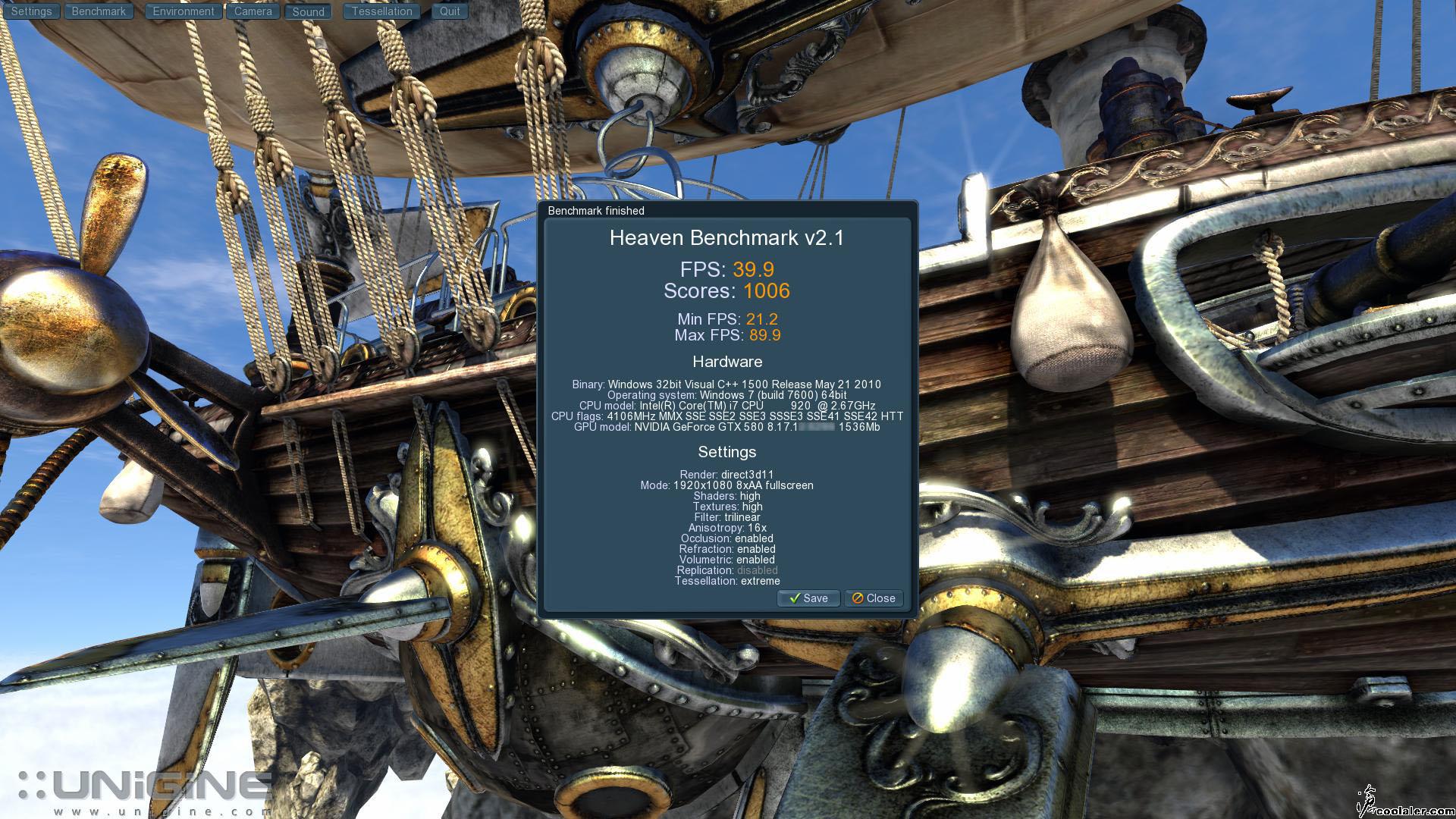Click the Benchmark button
The width and height of the screenshot is (1456, 819).
[99, 11]
